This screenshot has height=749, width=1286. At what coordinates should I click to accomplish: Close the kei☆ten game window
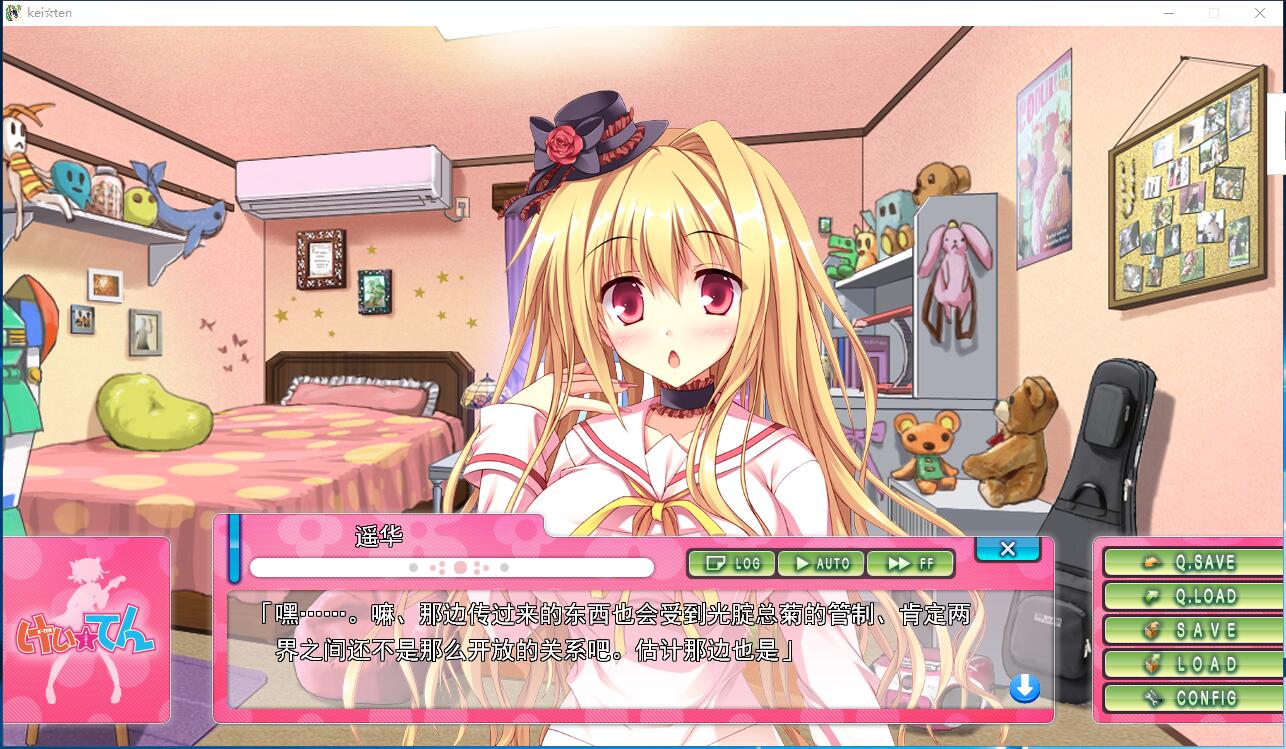tap(1260, 13)
